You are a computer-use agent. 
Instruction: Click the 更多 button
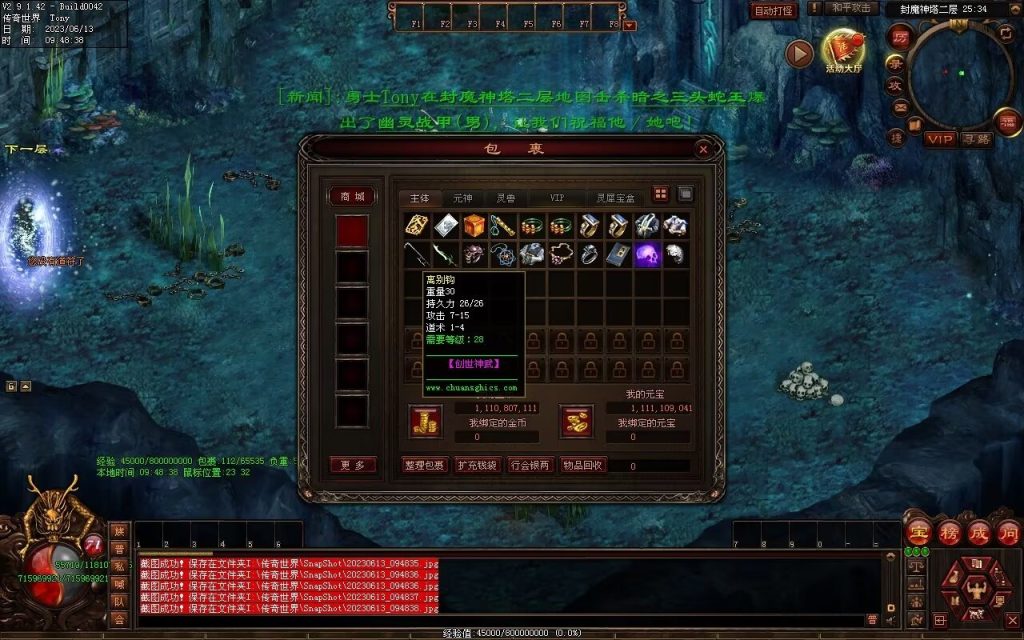(352, 465)
